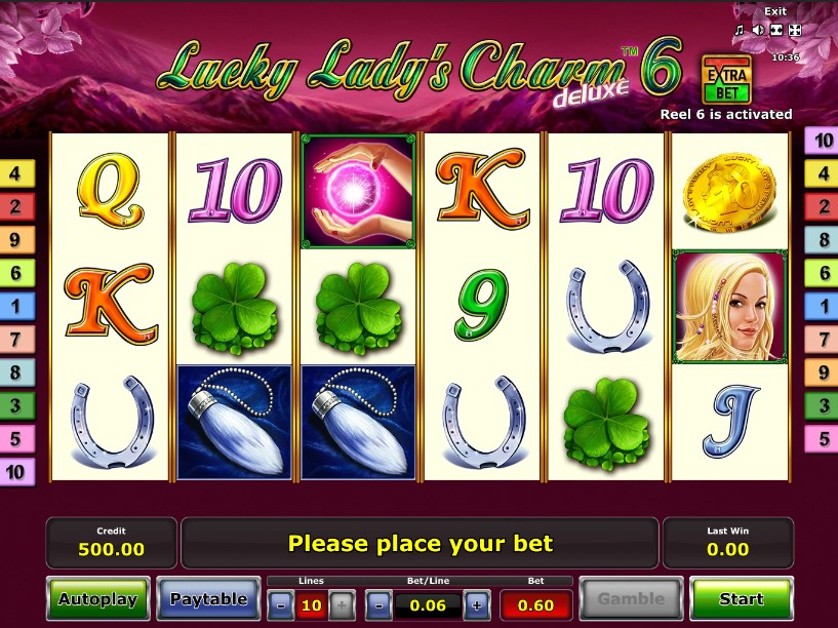Mute sound with the speaker icon

758,30
